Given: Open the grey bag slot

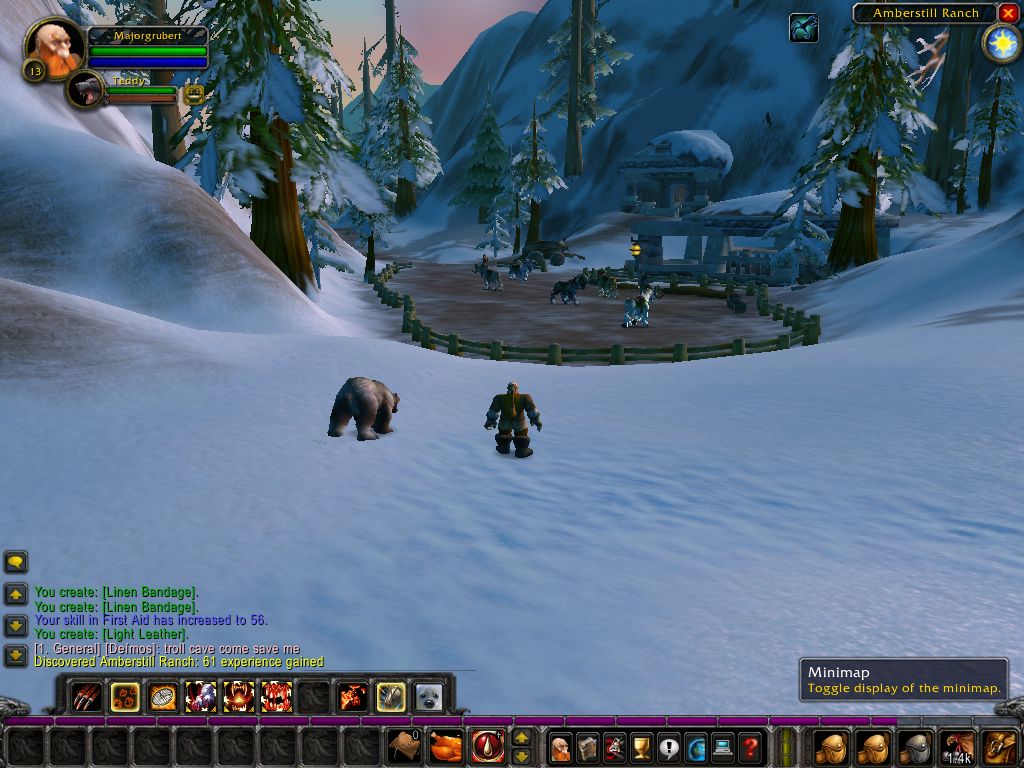Looking at the screenshot, I should tap(915, 747).
